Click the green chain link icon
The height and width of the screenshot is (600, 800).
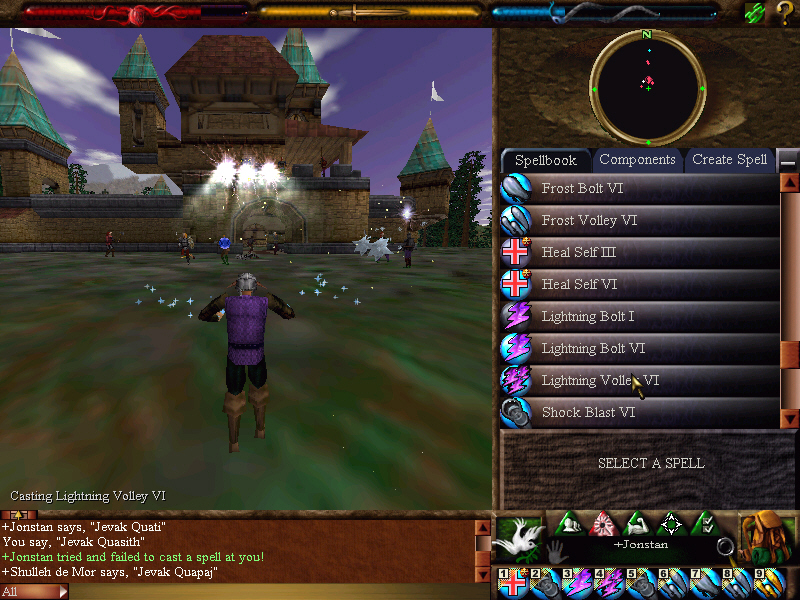pyautogui.click(x=755, y=13)
